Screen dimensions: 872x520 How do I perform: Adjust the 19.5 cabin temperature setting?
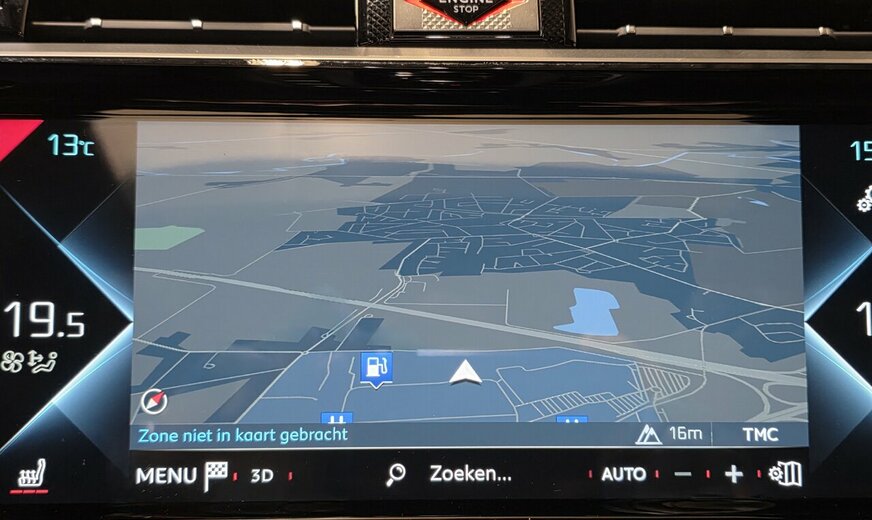tap(44, 321)
